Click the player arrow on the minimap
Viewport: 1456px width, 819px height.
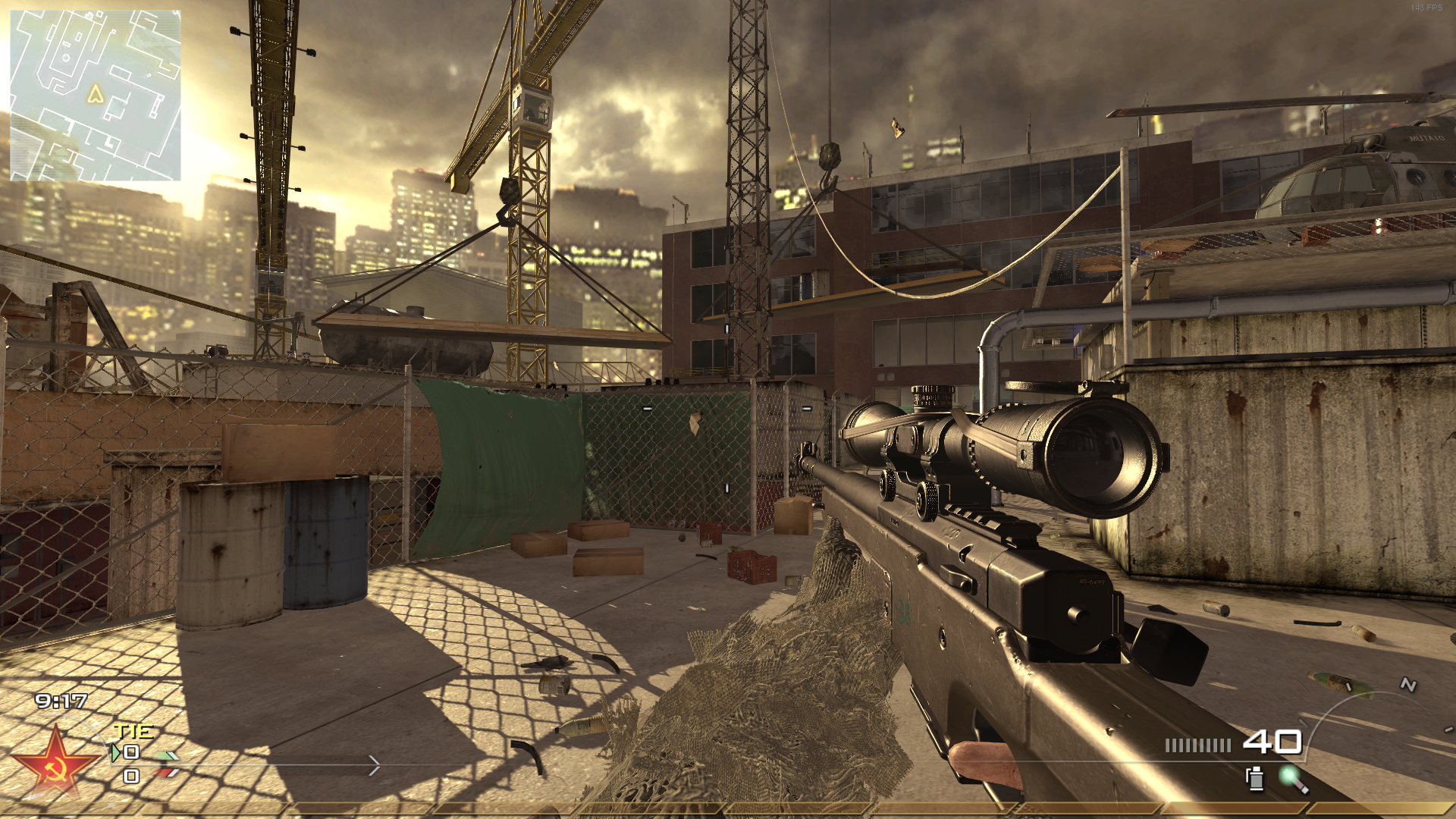coord(95,93)
